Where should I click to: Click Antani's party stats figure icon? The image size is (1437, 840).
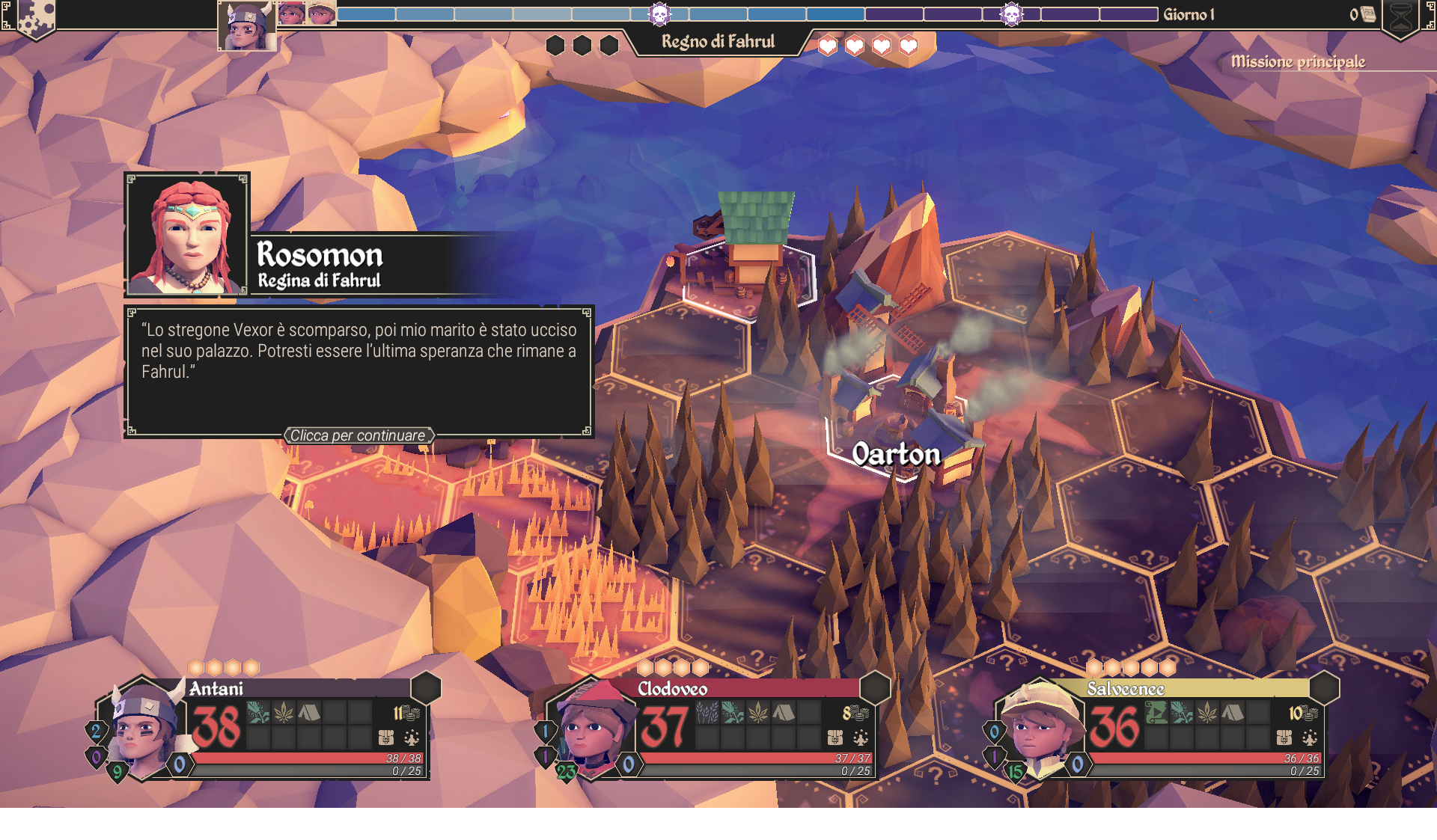pos(412,738)
